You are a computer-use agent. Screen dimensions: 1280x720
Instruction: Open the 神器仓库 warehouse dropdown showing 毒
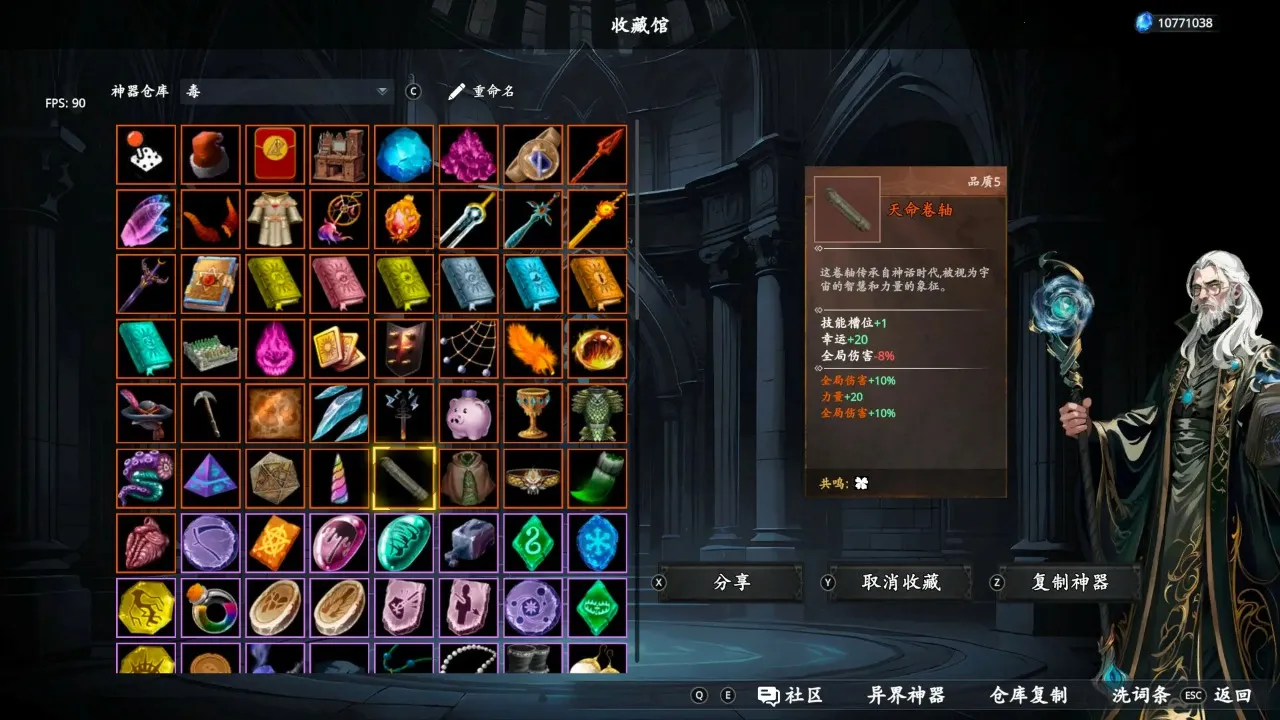pos(285,90)
